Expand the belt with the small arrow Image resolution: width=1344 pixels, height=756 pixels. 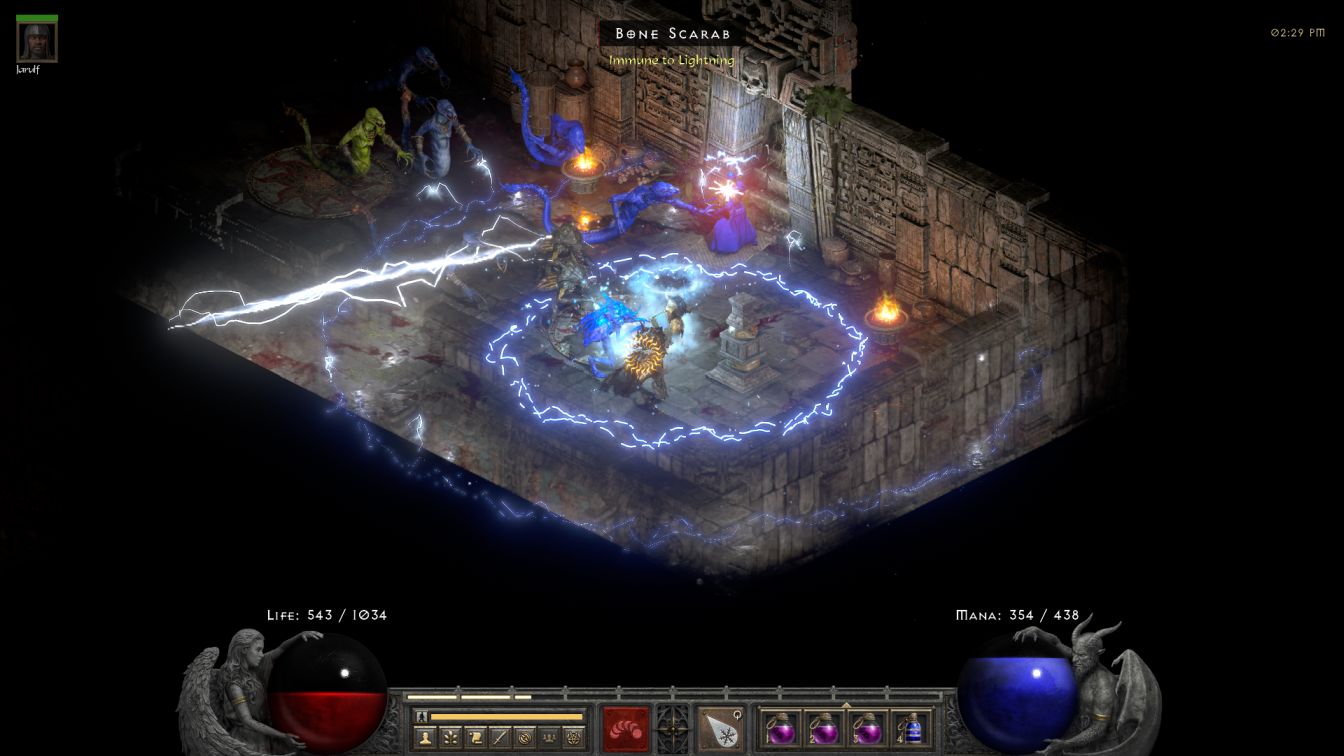(846, 706)
